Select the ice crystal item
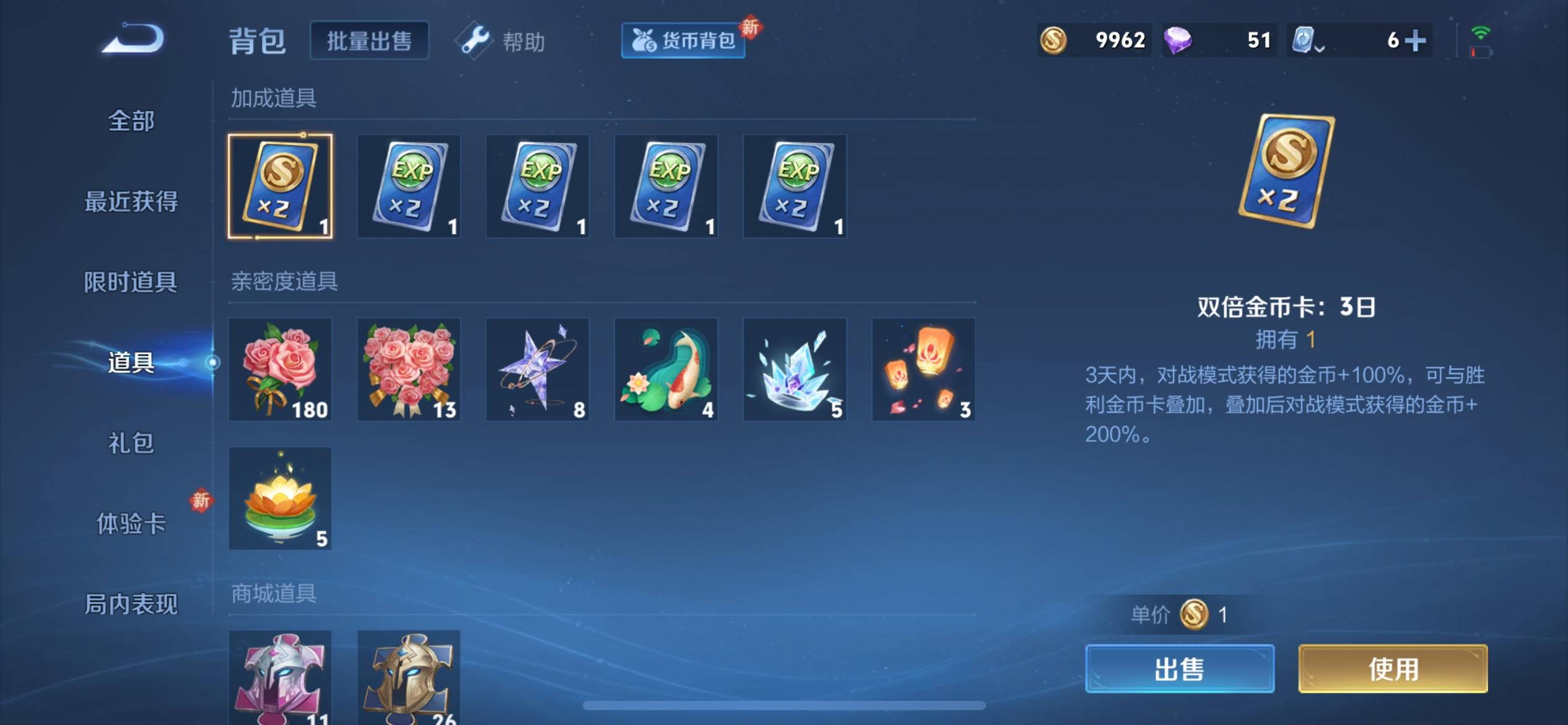Image resolution: width=1568 pixels, height=725 pixels. point(795,369)
